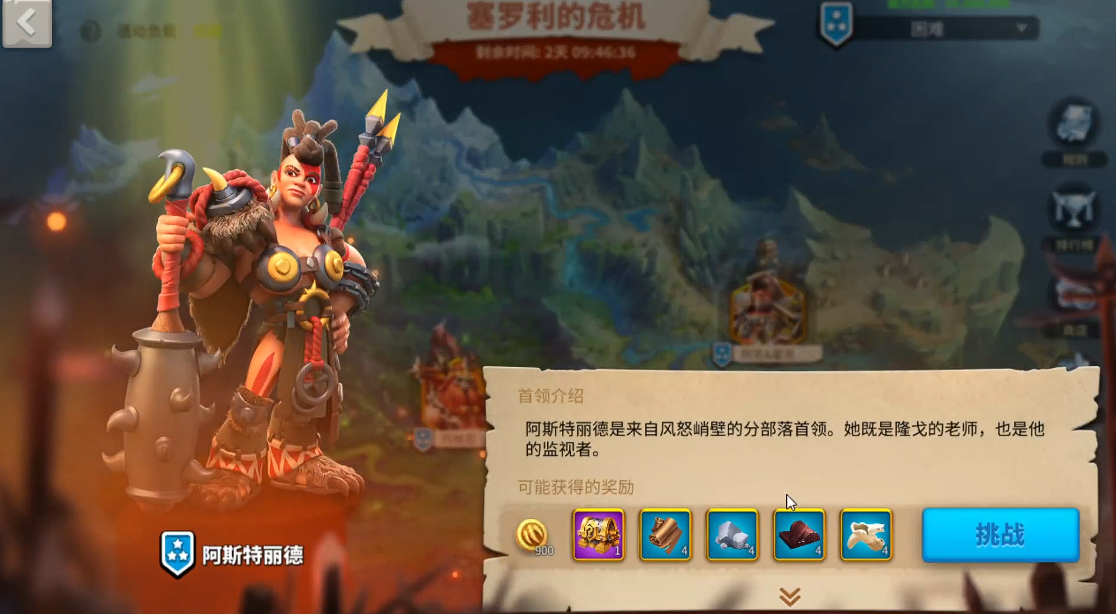
Task: Tap the white bone material reward
Action: 866,535
